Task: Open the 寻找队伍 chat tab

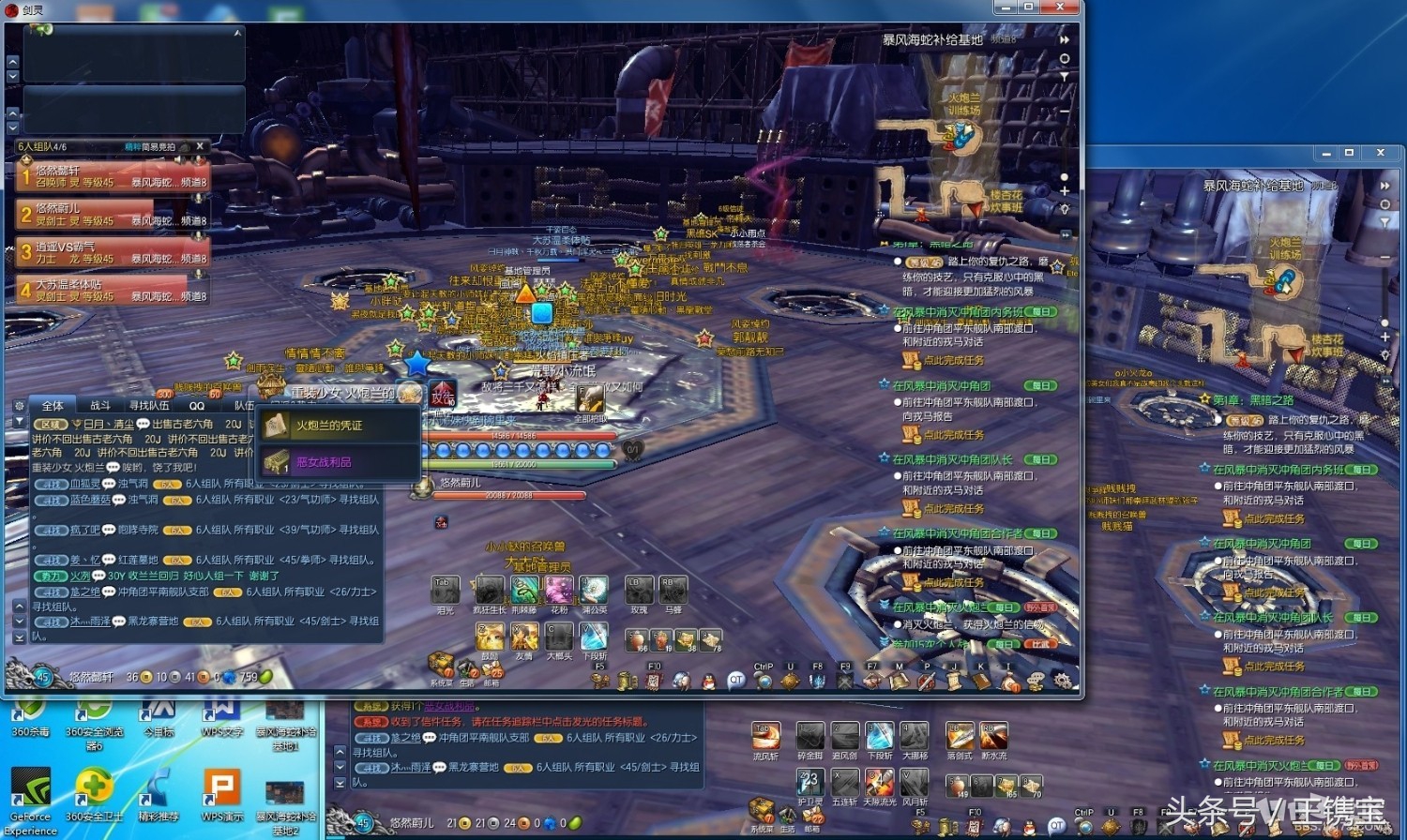Action: click(x=150, y=406)
